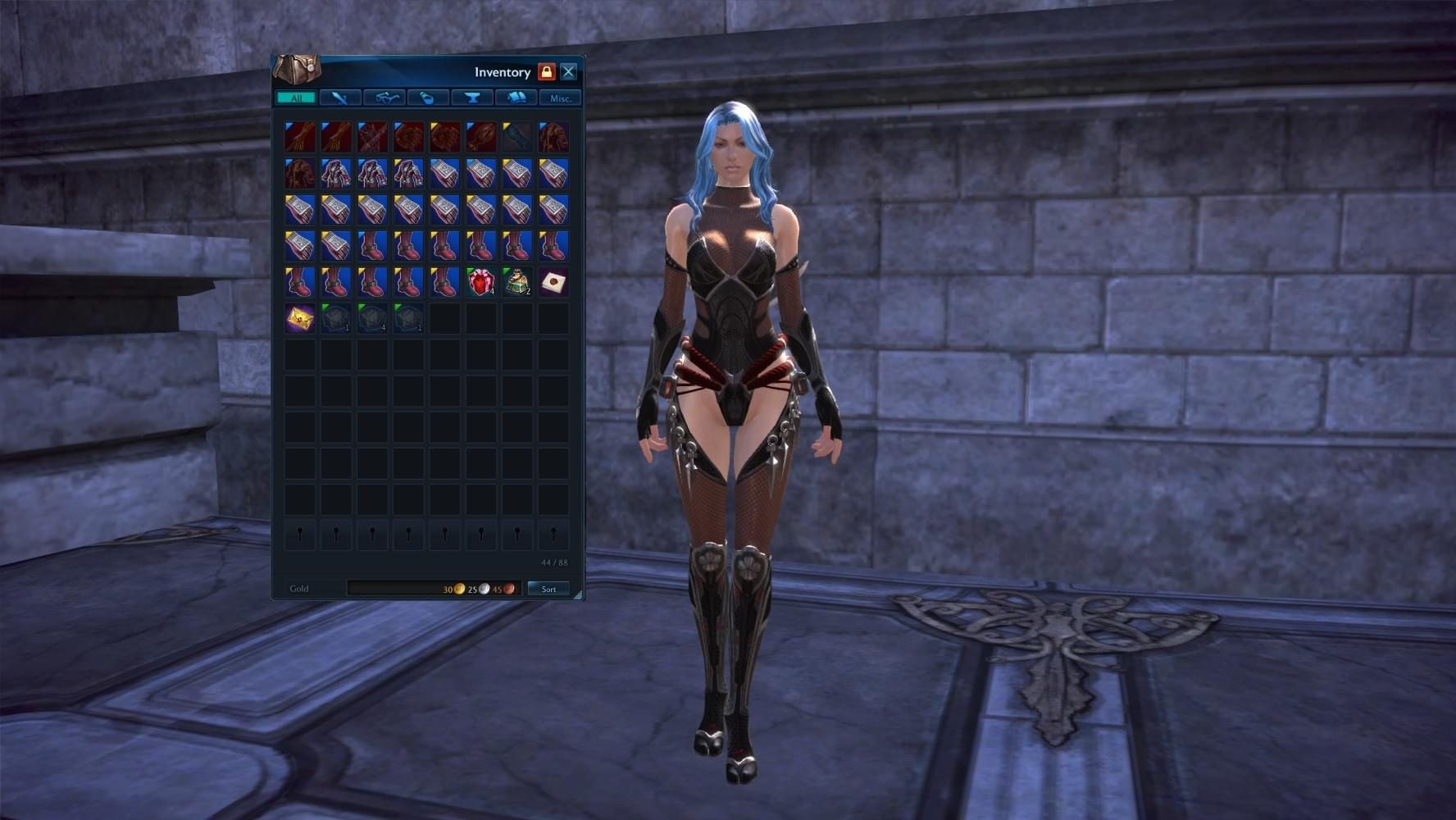Choose the treasure chest item stack
Image resolution: width=1456 pixels, height=820 pixels.
[517, 282]
